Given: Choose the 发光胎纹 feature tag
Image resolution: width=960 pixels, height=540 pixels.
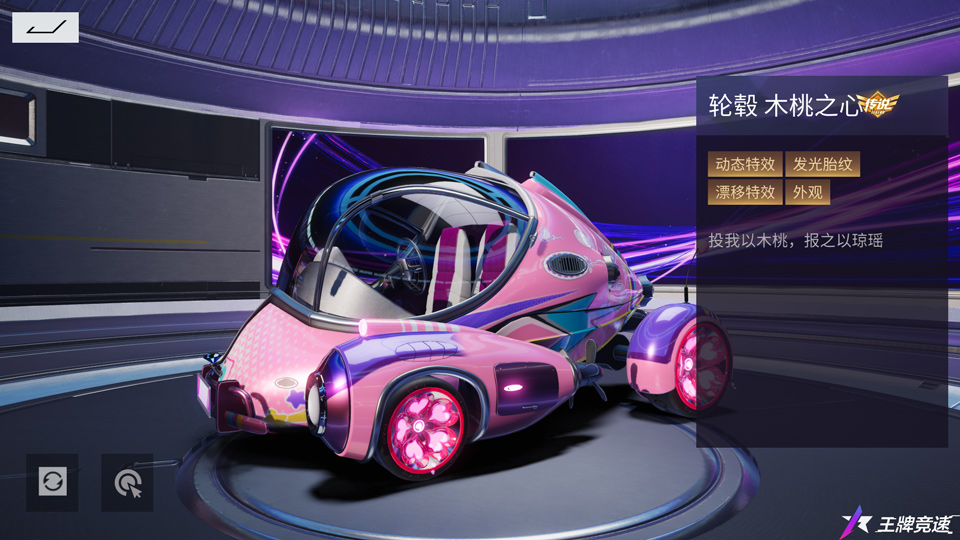Looking at the screenshot, I should tap(822, 164).
